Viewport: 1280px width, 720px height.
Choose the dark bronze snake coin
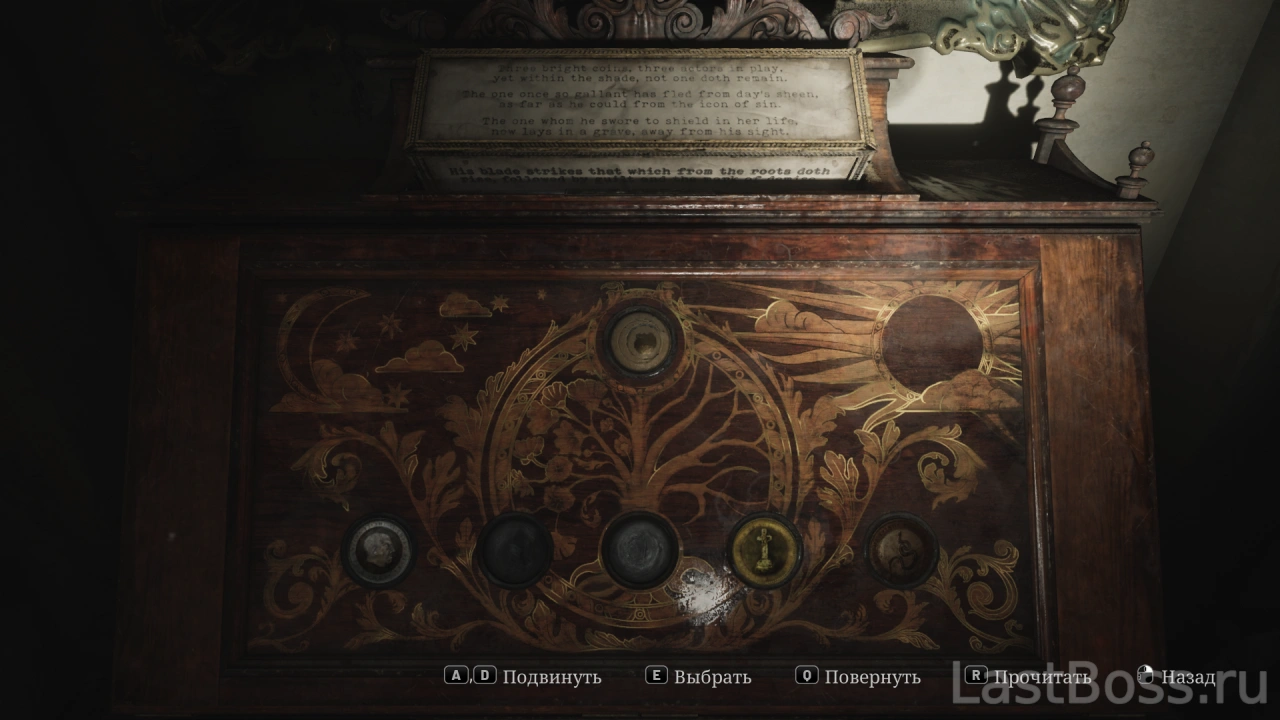pos(901,550)
